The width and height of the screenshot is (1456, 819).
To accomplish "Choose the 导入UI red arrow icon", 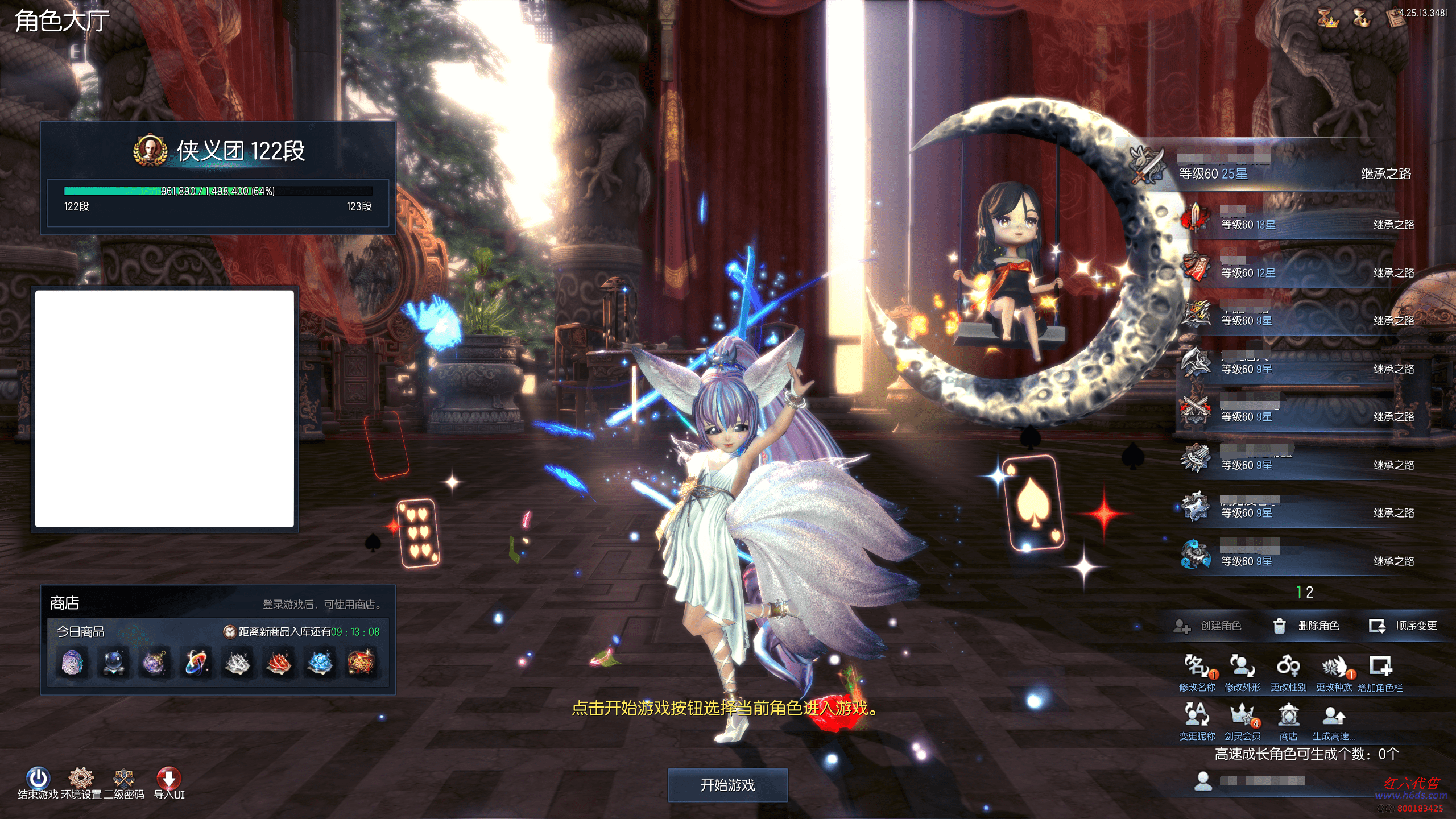I will pyautogui.click(x=169, y=778).
